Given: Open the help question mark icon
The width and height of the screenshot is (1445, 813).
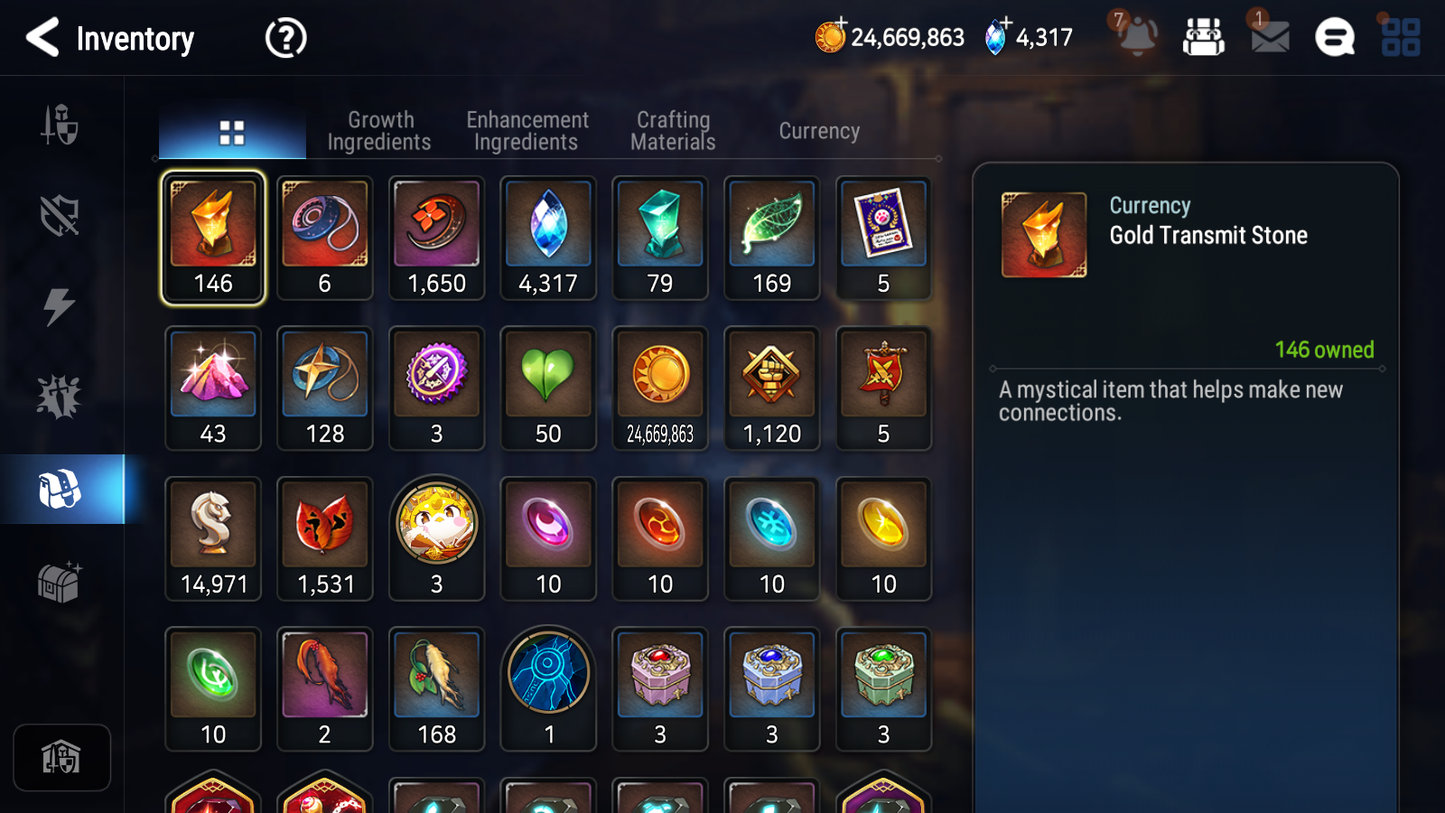Looking at the screenshot, I should click(x=285, y=37).
